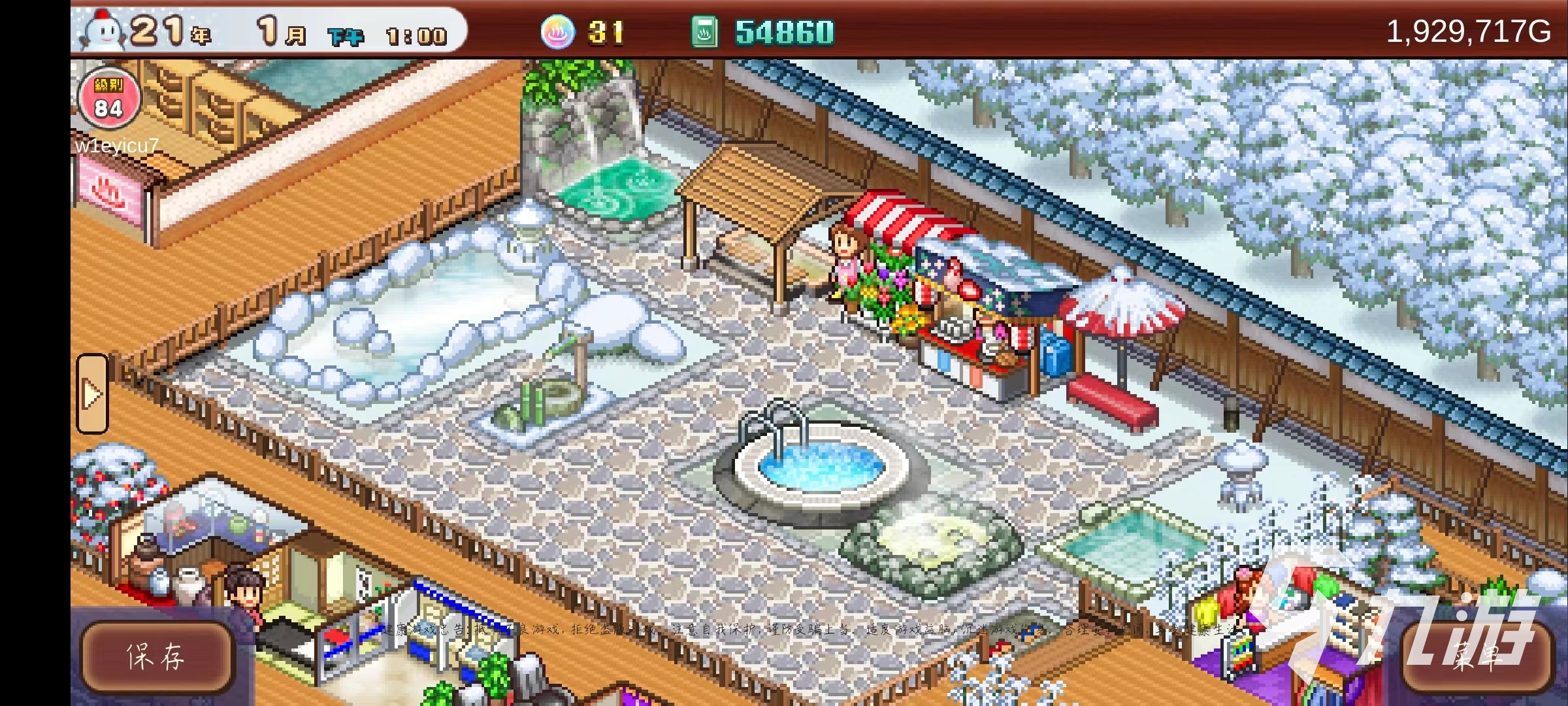The width and height of the screenshot is (1568, 706).
Task: Expand the side panel arrow tab
Action: [92, 394]
